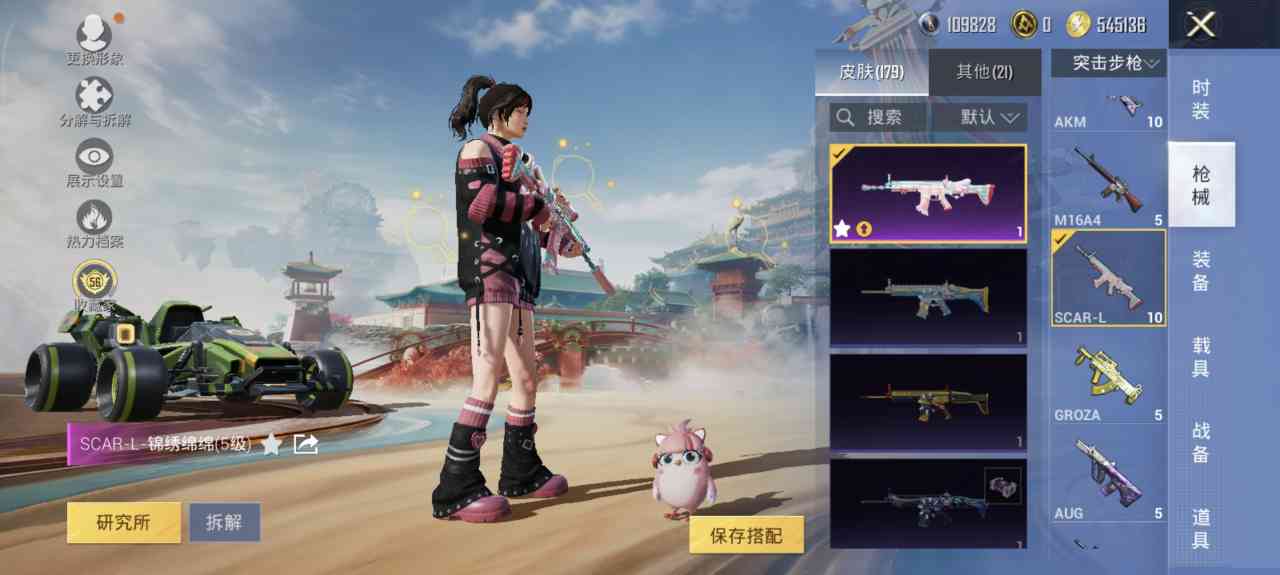This screenshot has height=575, width=1280.
Task: Open the 装备 equipment category
Action: pyautogui.click(x=1201, y=271)
